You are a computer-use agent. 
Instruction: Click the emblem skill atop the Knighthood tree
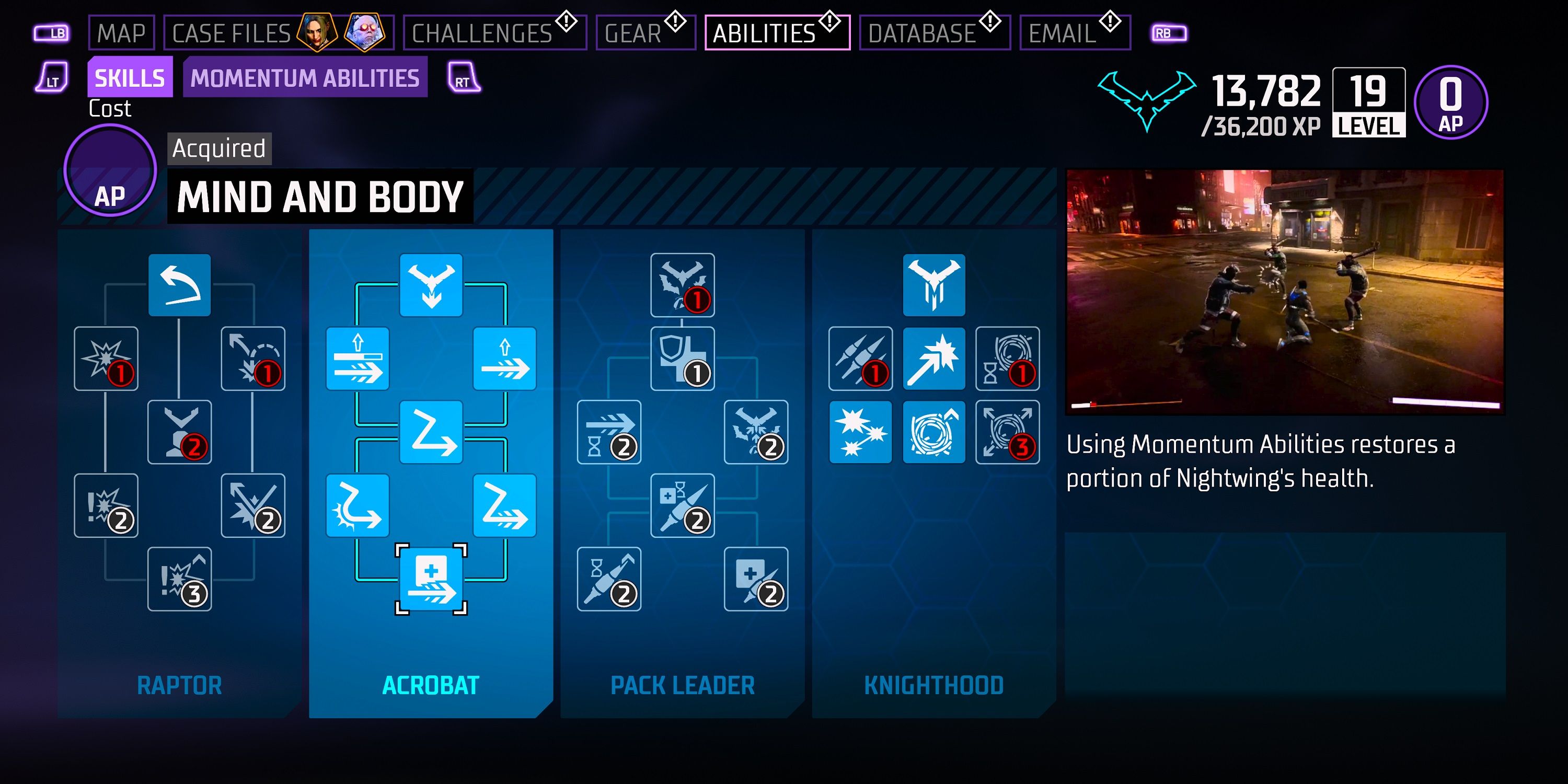pyautogui.click(x=935, y=286)
